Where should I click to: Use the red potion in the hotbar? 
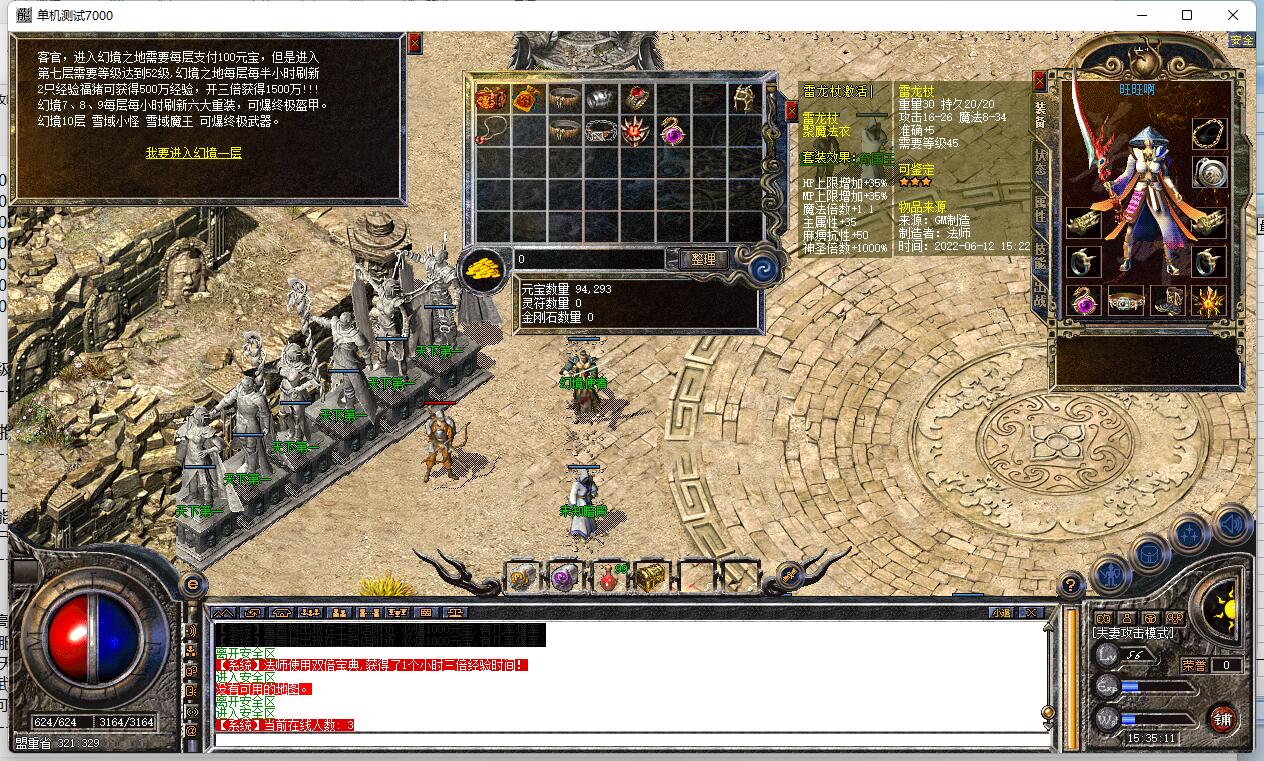click(609, 577)
